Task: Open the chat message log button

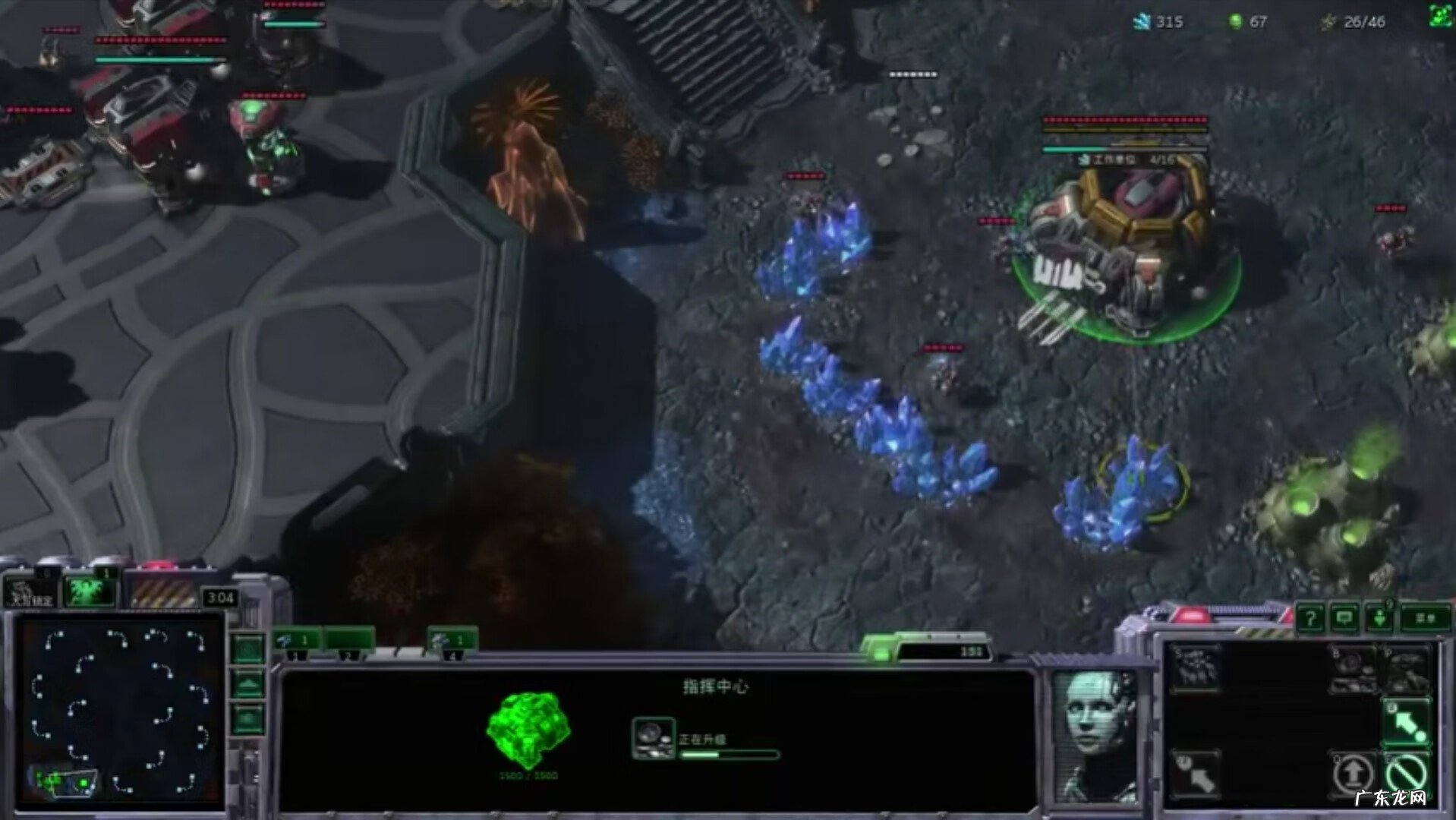Action: 1344,618
